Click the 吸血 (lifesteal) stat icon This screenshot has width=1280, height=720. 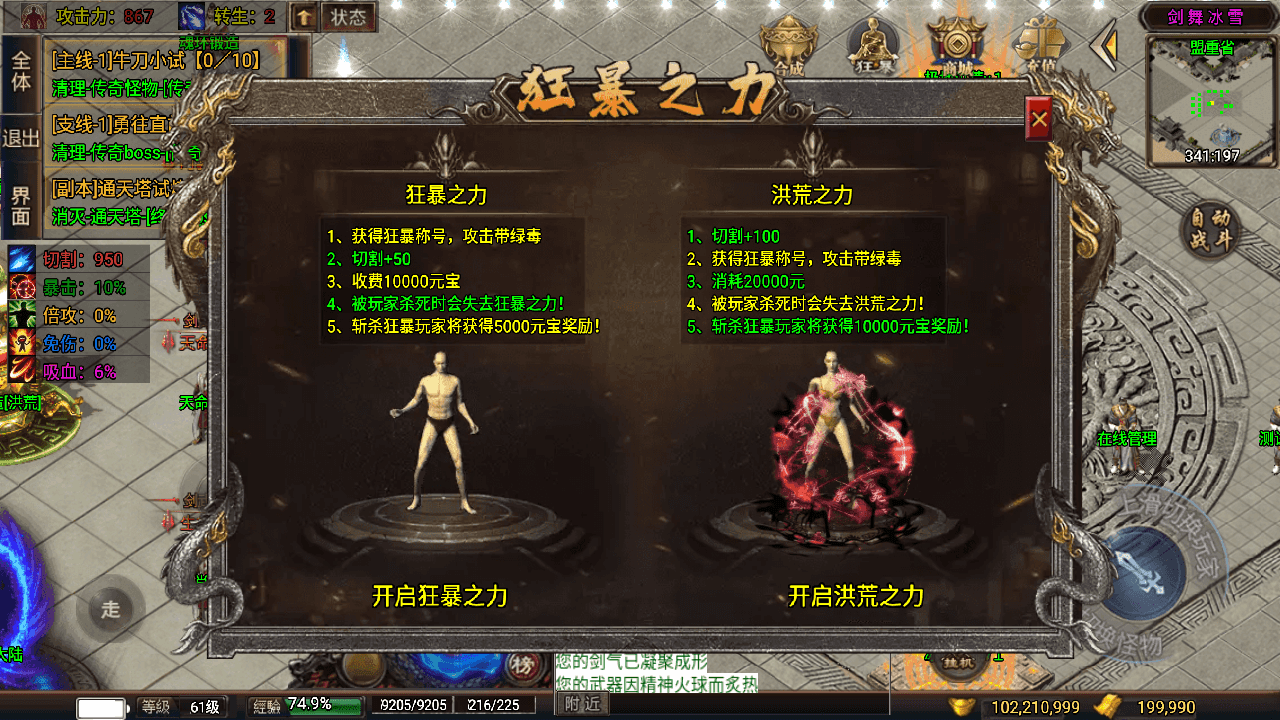(22, 369)
